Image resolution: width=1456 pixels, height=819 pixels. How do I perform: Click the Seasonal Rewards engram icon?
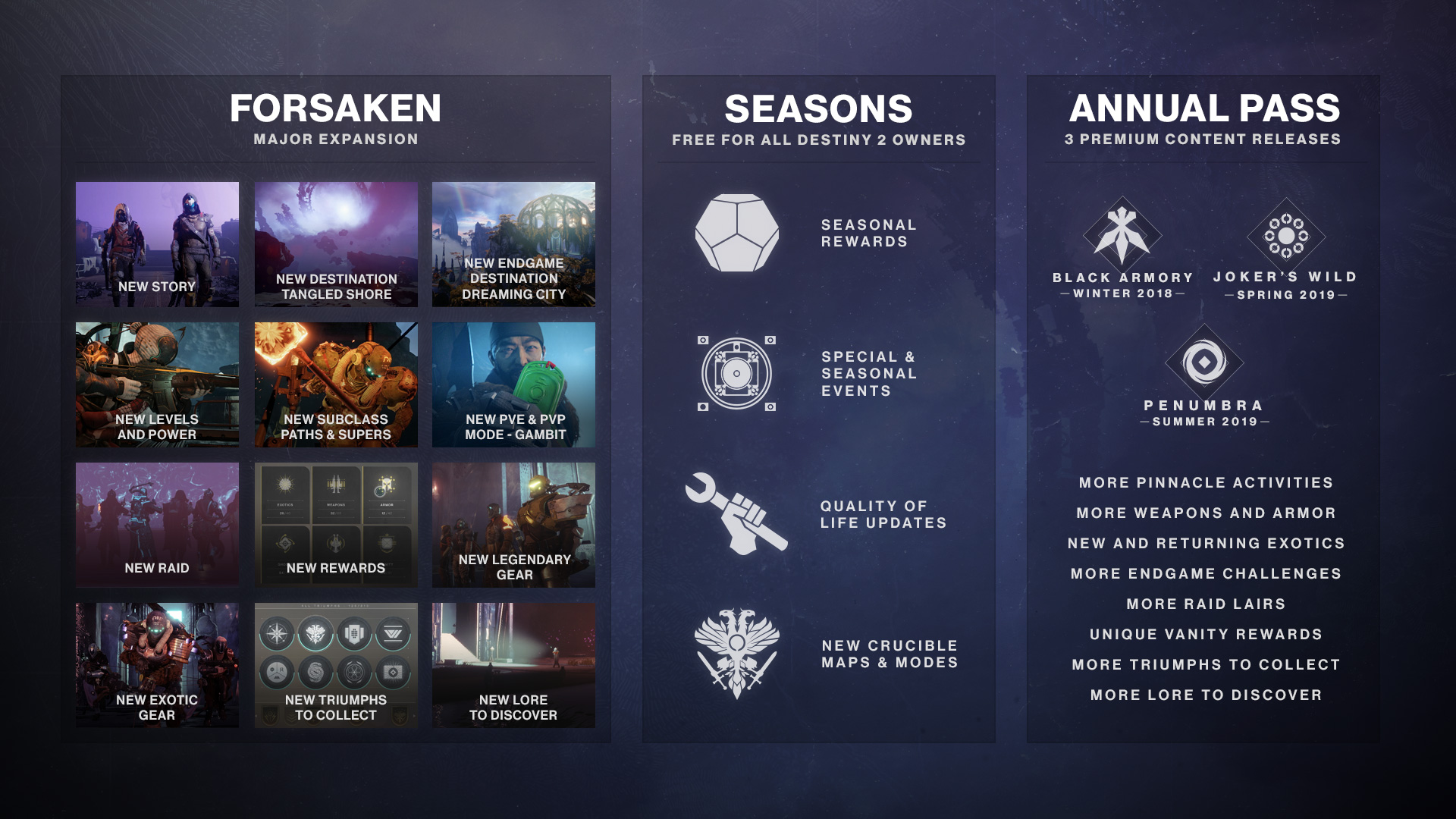point(736,233)
